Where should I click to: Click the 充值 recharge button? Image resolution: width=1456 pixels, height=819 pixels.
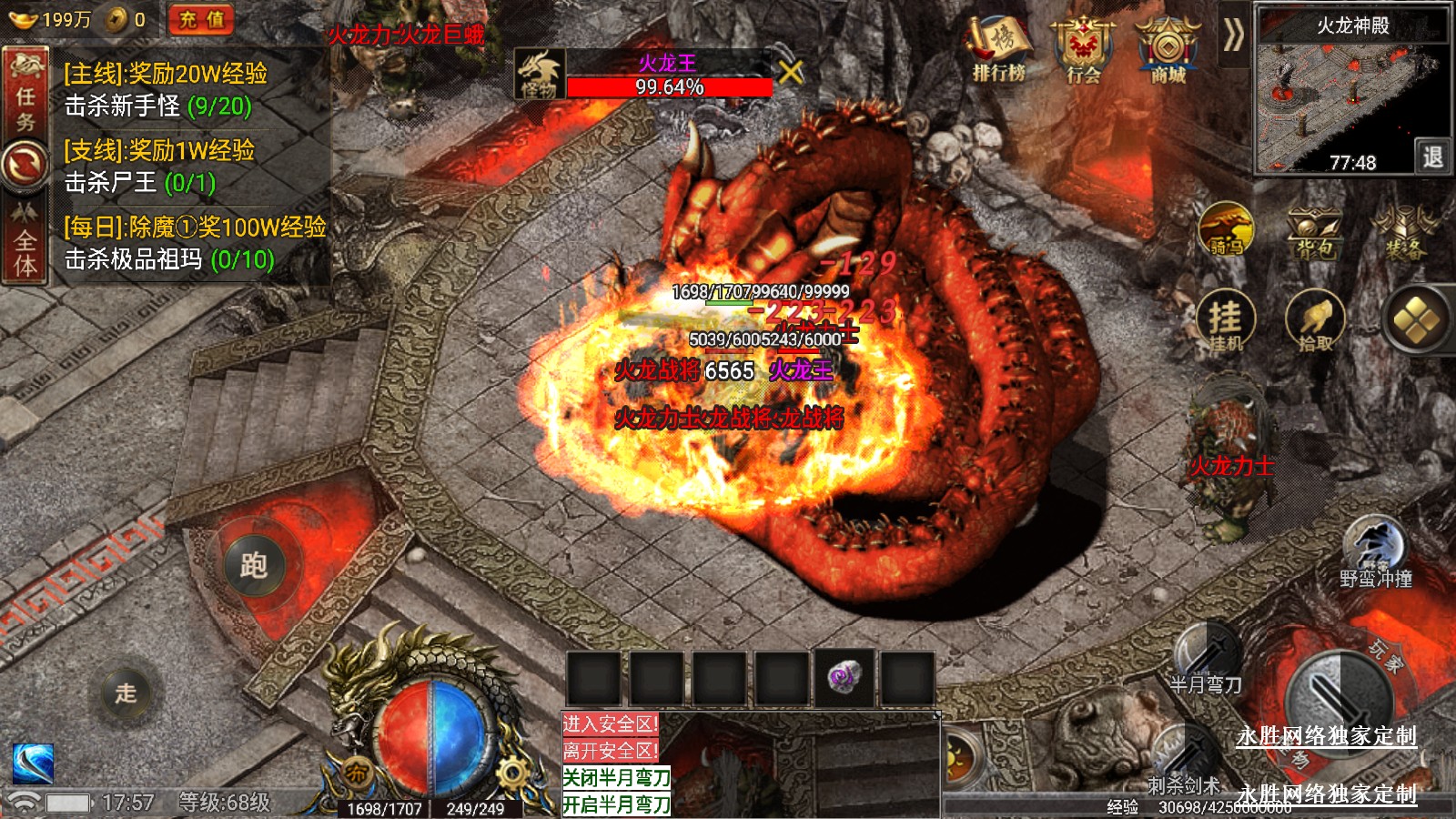click(201, 19)
